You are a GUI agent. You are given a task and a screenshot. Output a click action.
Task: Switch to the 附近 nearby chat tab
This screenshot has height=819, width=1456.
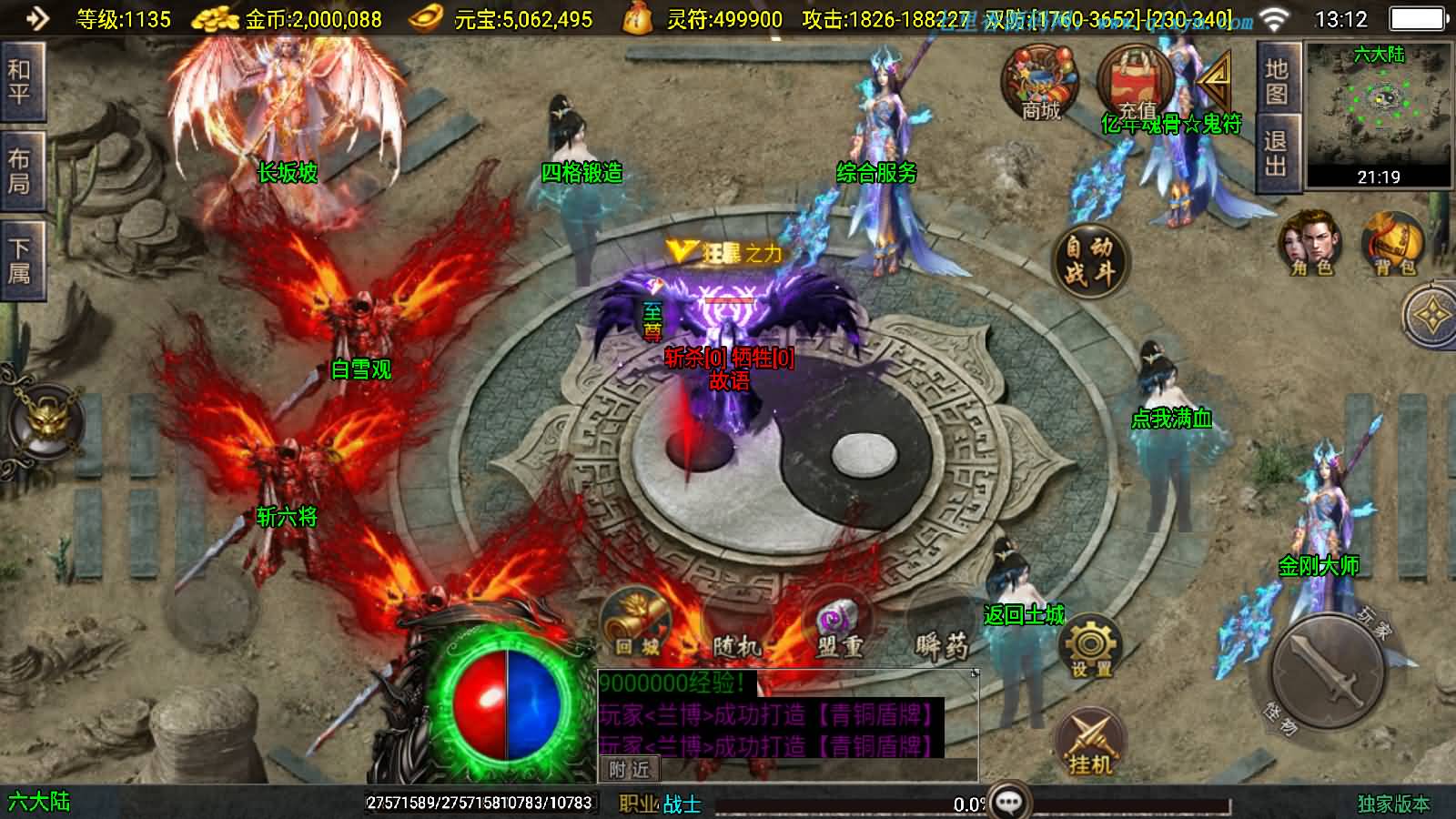629,770
